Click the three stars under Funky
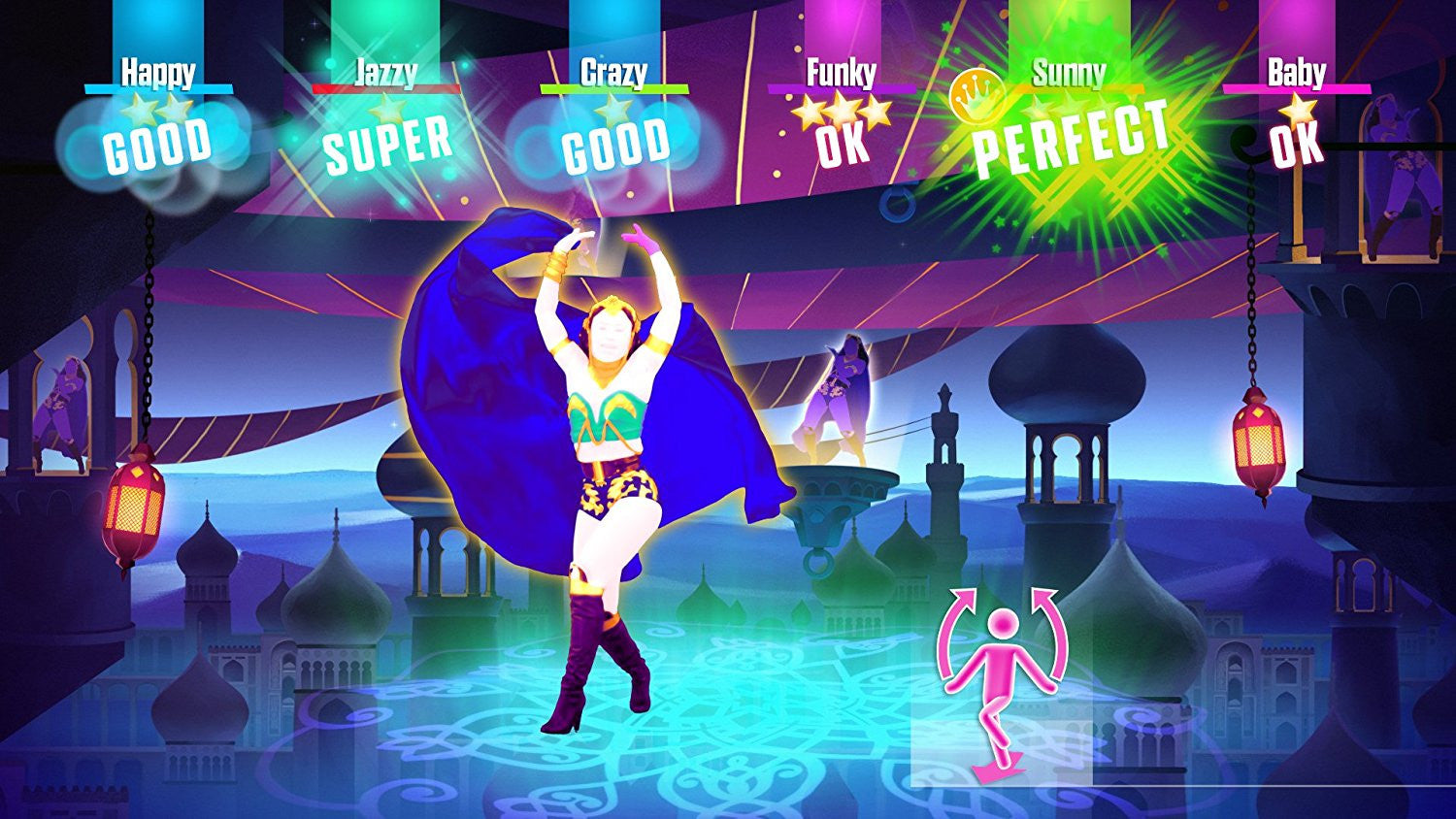 (843, 112)
